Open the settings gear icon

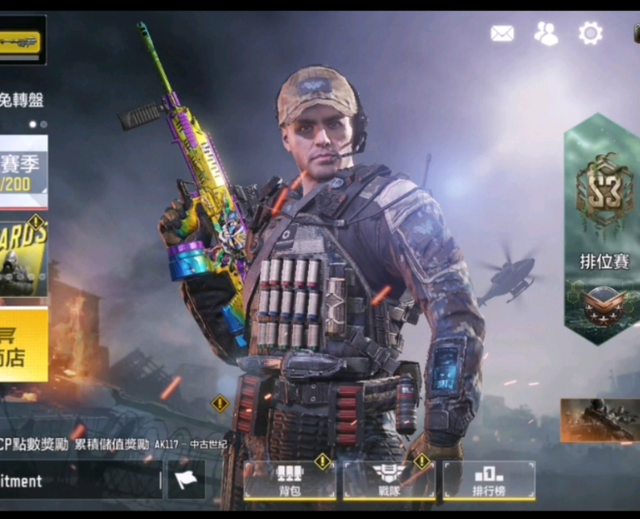(591, 33)
